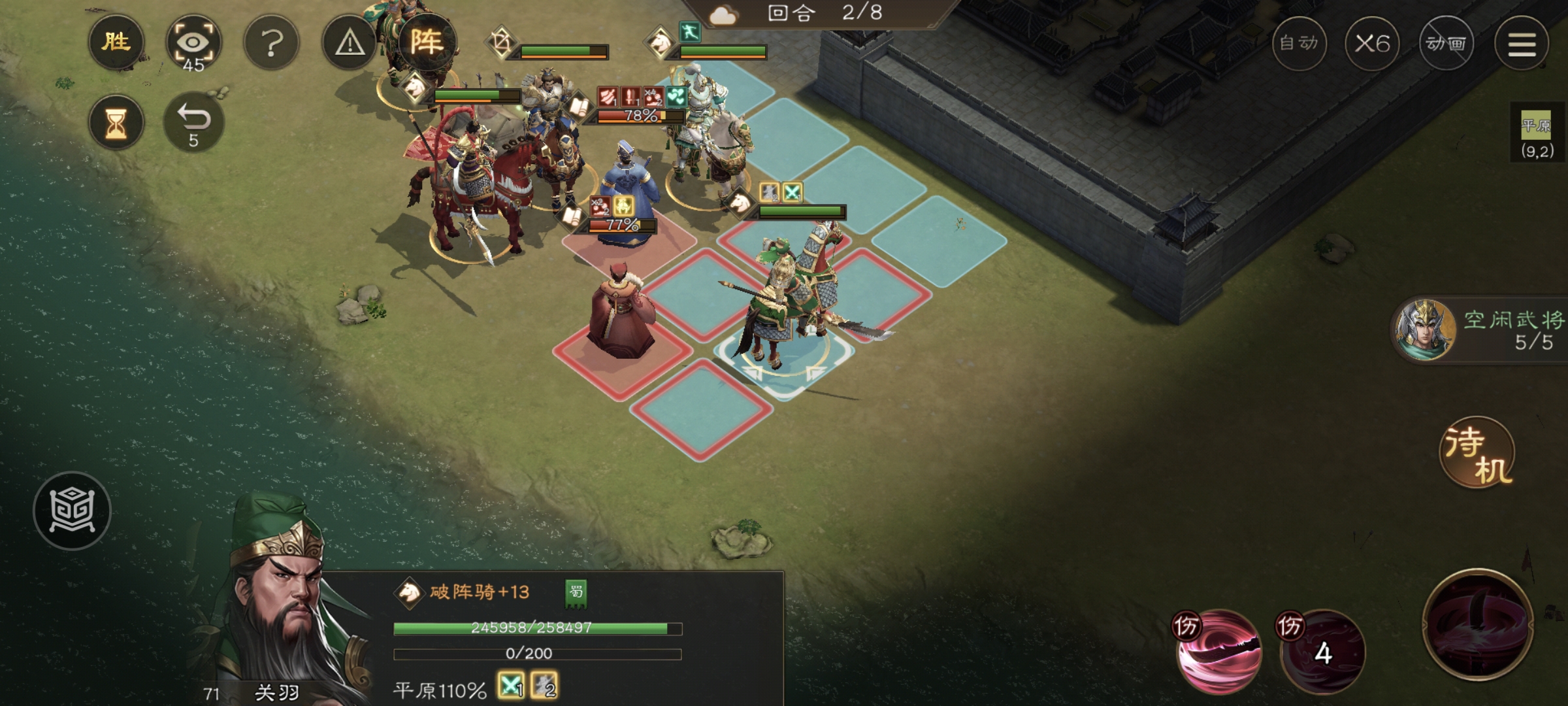Choose the 待机 standby command
The width and height of the screenshot is (1568, 706).
pos(1478,452)
